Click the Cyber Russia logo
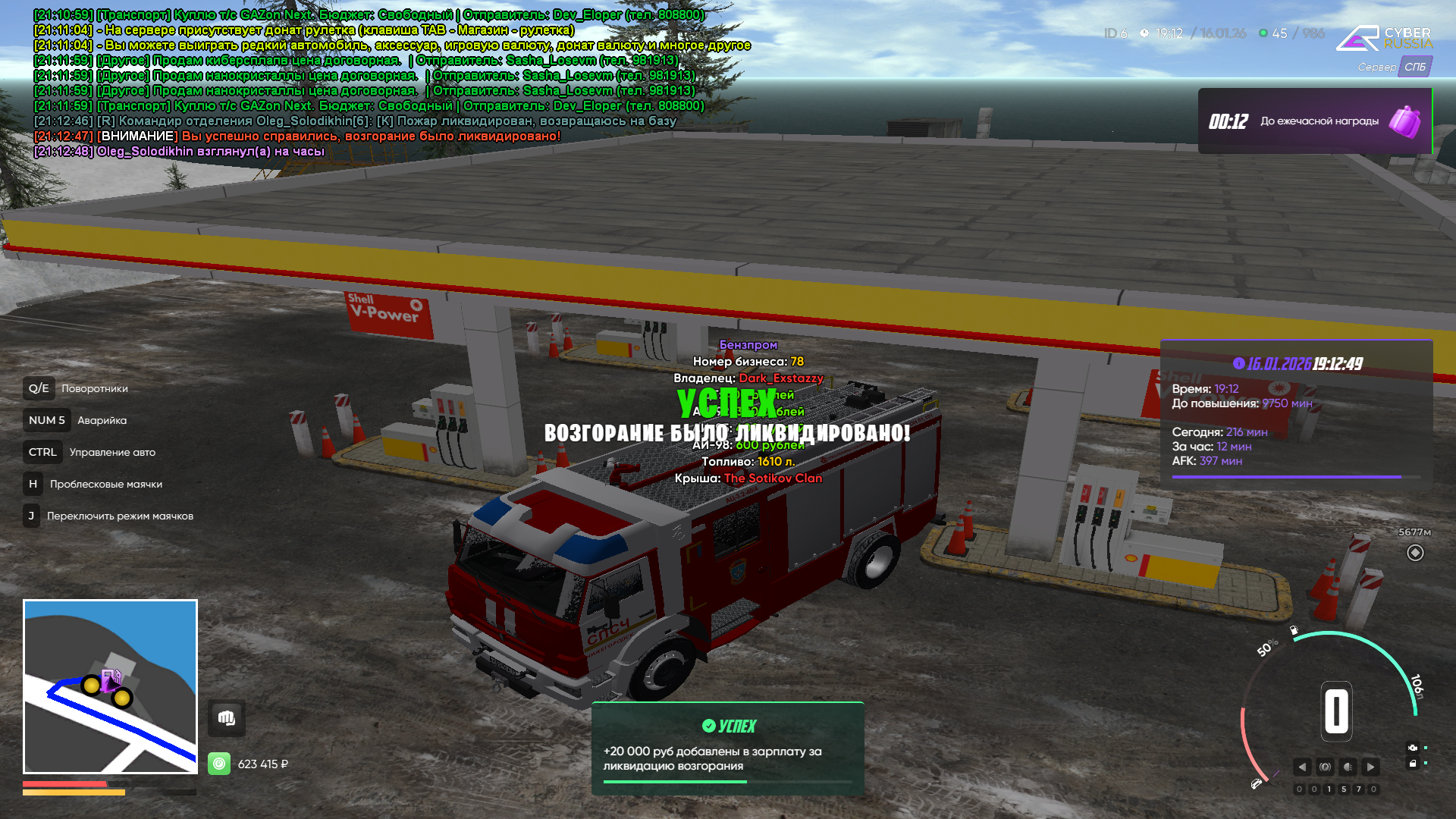The width and height of the screenshot is (1456, 819). pos(1384,38)
